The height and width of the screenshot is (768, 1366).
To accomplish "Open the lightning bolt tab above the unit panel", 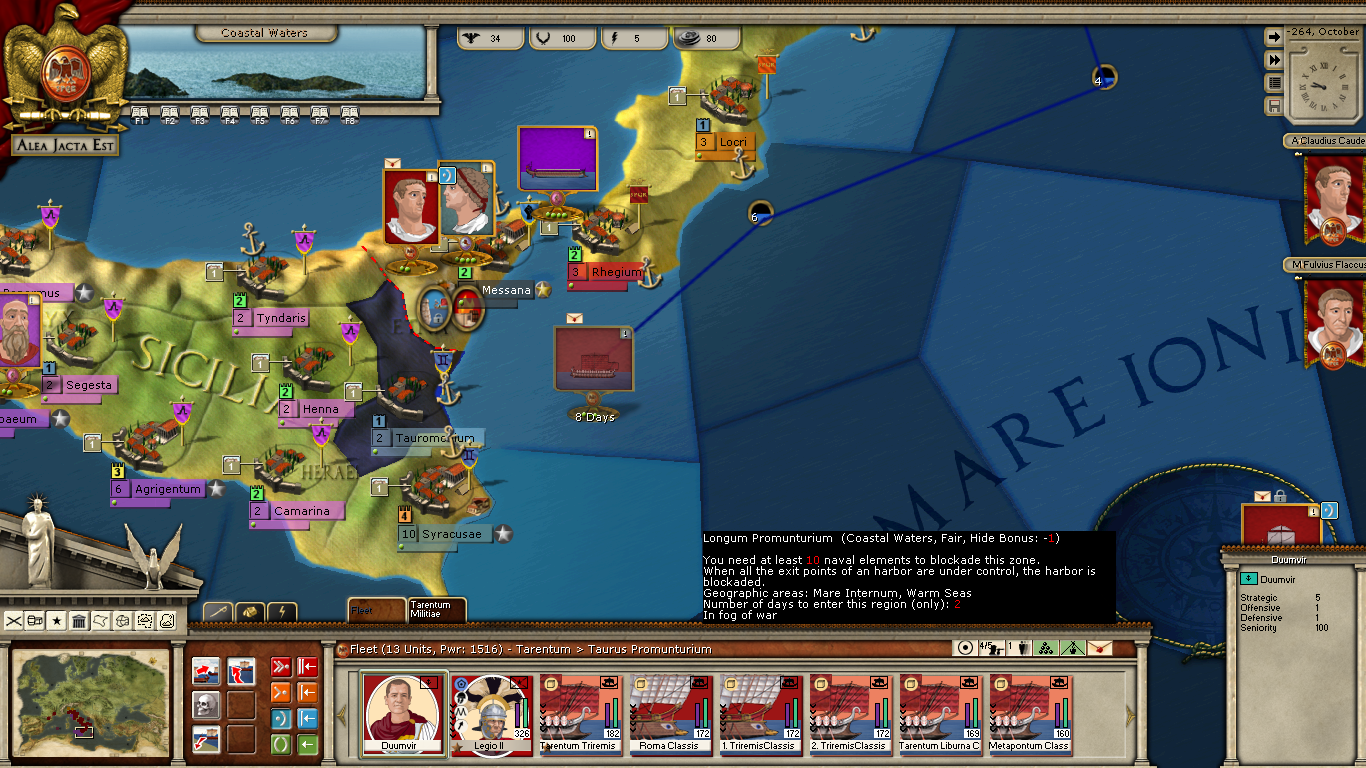I will click(x=282, y=611).
